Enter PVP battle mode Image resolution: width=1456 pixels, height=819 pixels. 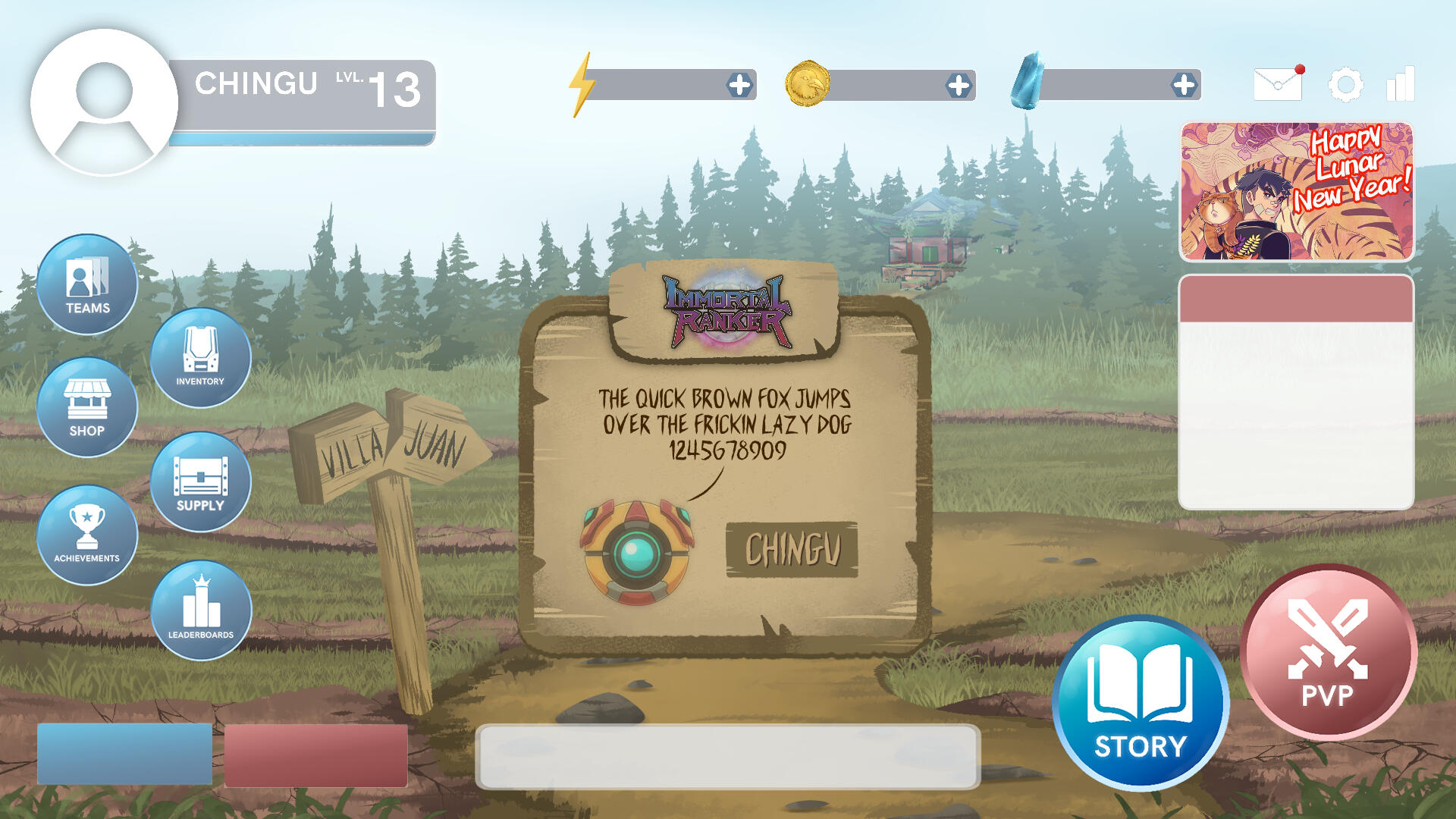click(1328, 652)
